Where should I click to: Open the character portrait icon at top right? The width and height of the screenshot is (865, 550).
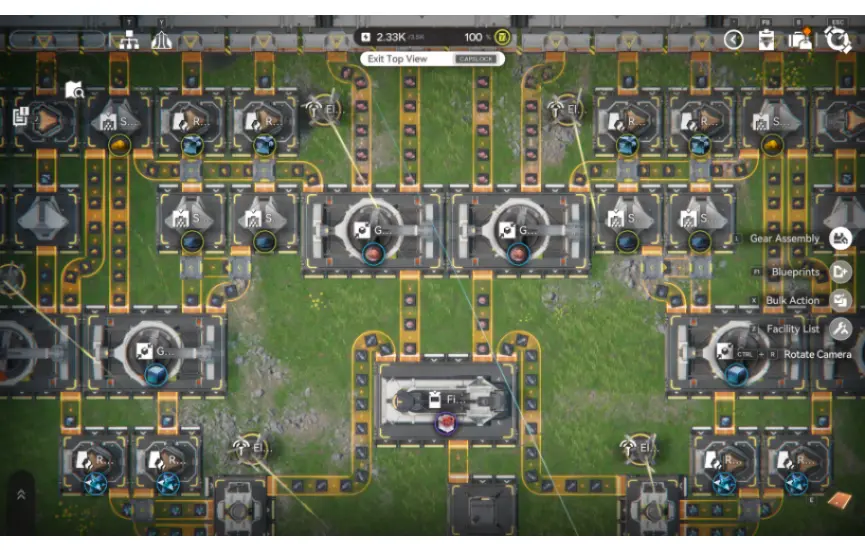pos(800,39)
